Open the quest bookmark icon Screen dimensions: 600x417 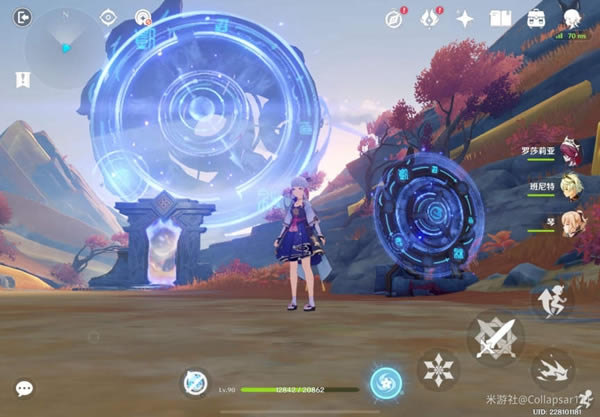[23, 78]
